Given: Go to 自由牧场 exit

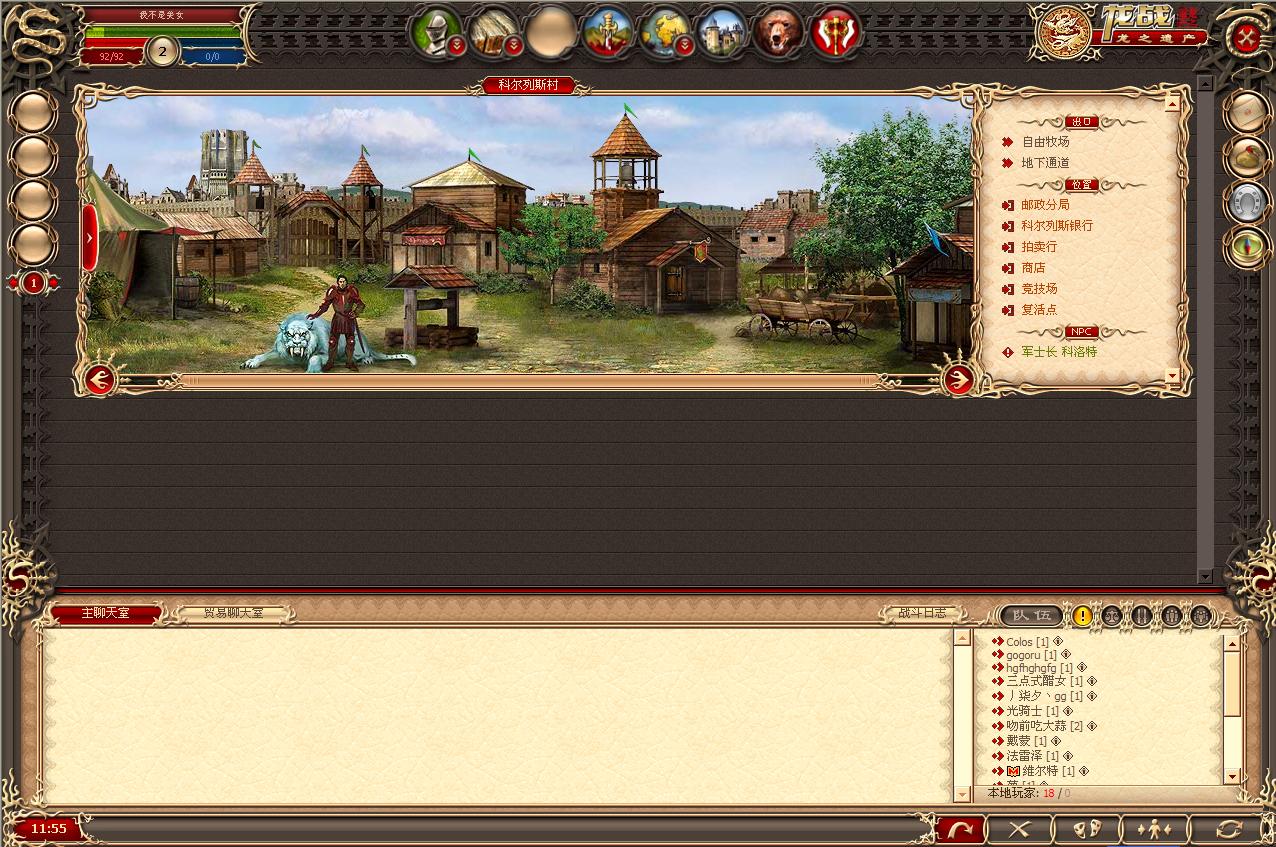Looking at the screenshot, I should coord(1045,142).
